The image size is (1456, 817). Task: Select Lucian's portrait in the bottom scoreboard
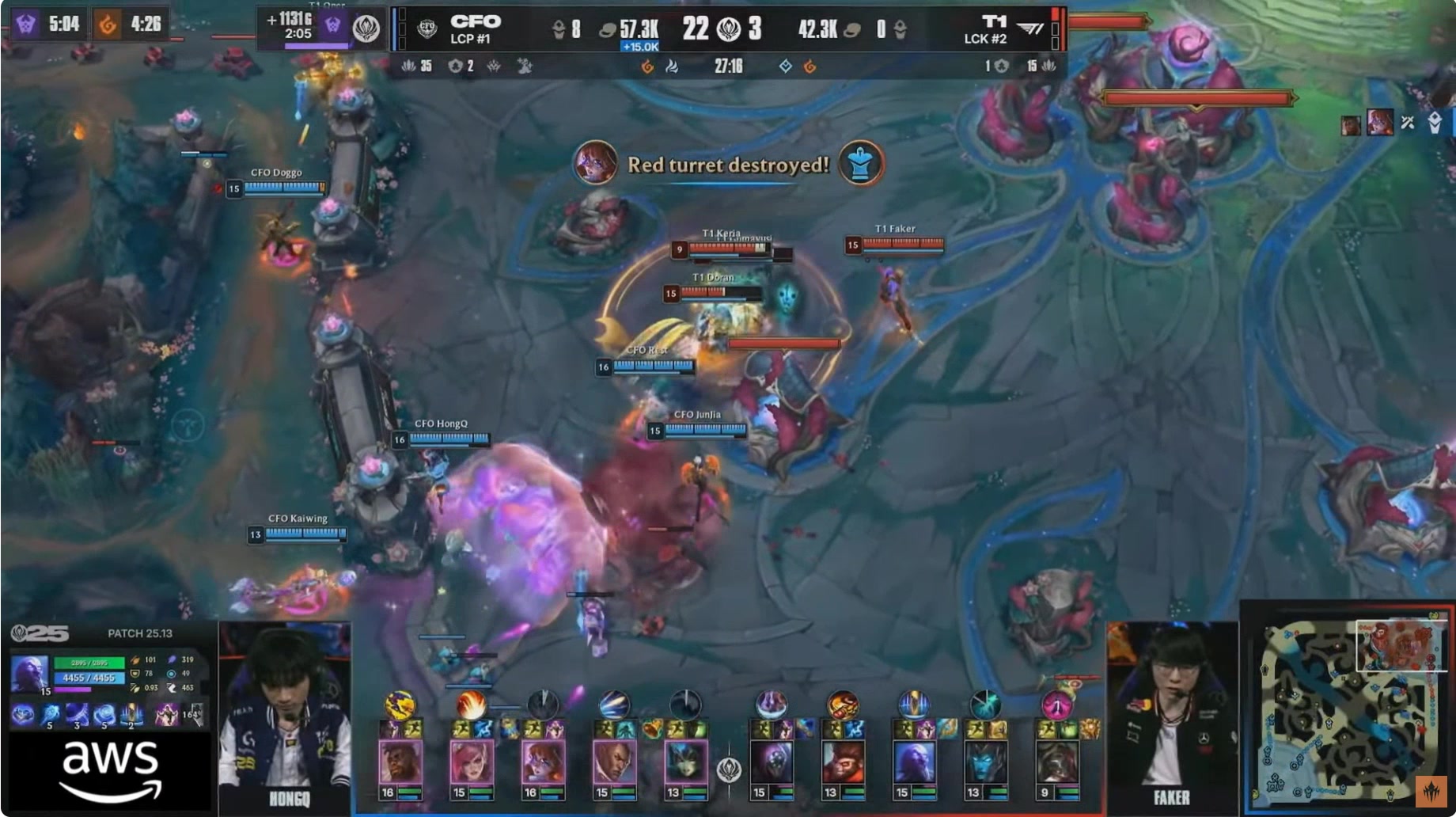(x=613, y=762)
